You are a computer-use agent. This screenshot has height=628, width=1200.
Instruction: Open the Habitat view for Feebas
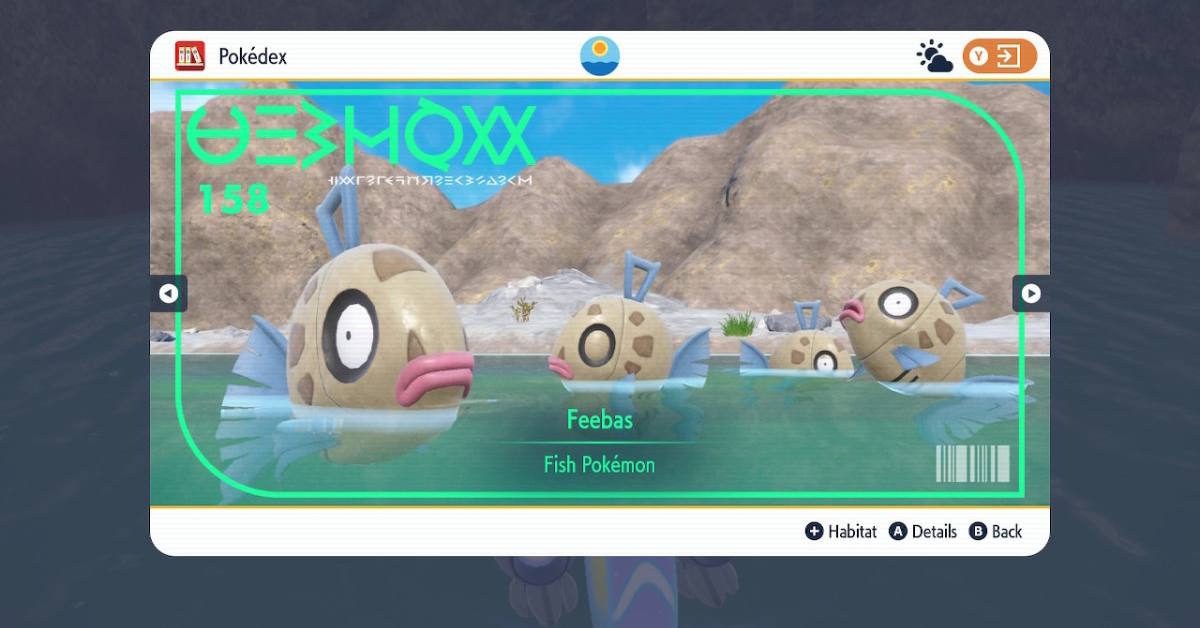841,532
